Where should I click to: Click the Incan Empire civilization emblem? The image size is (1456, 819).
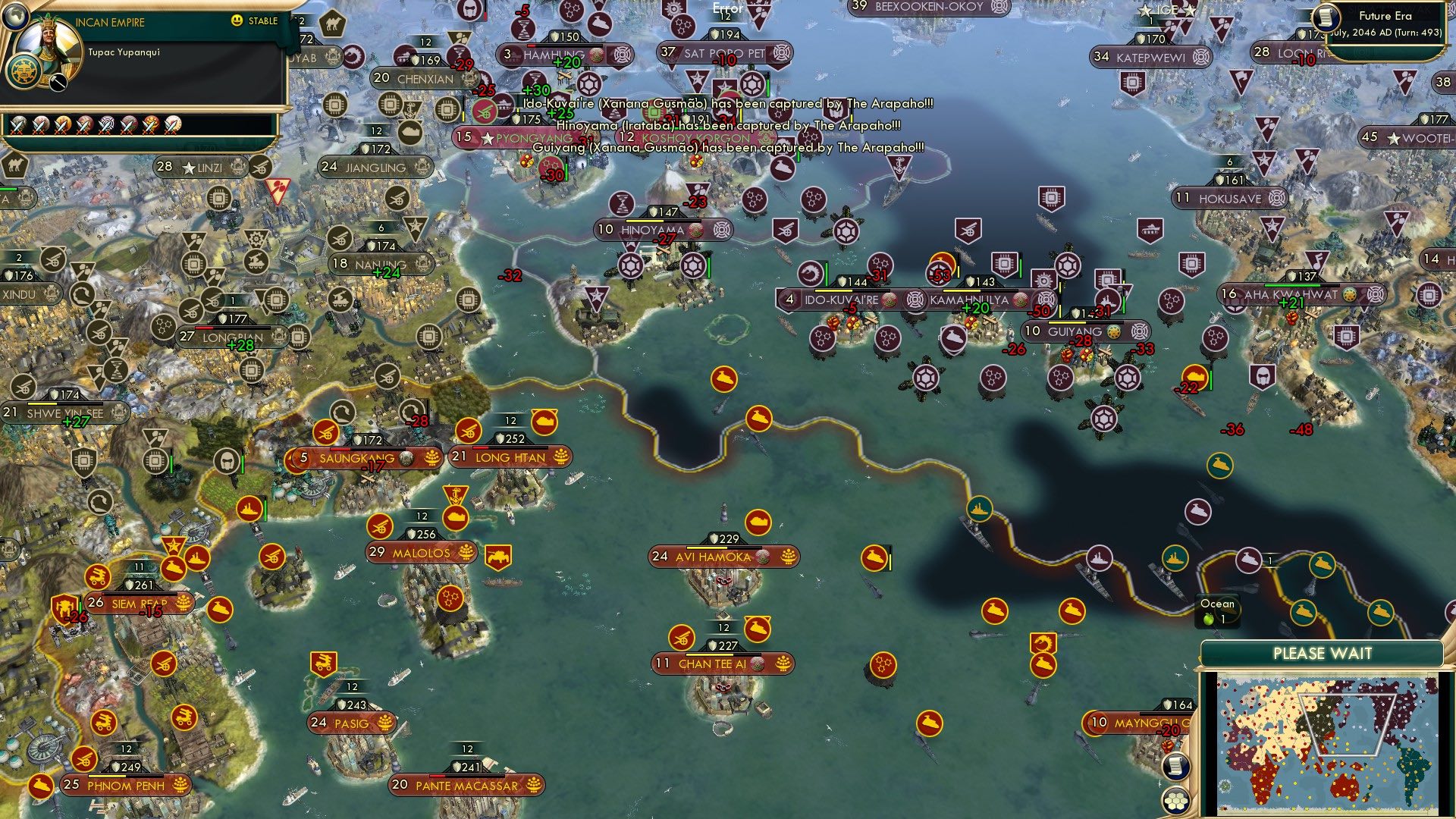[x=24, y=72]
